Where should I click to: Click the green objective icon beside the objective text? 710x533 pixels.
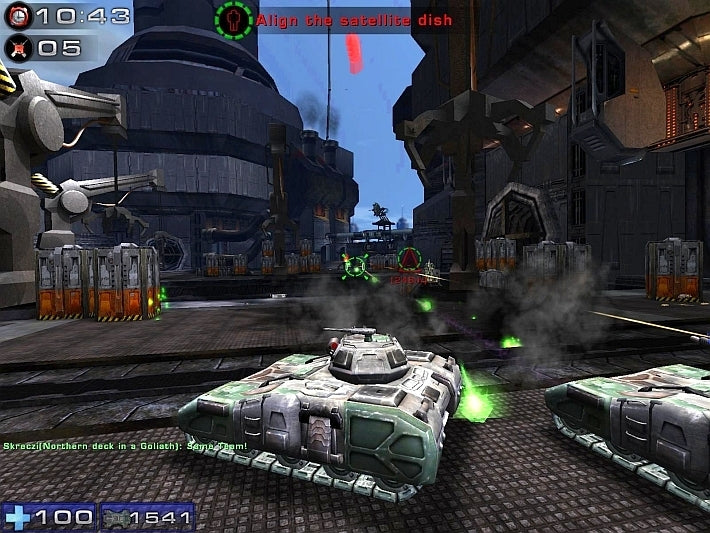tap(233, 18)
